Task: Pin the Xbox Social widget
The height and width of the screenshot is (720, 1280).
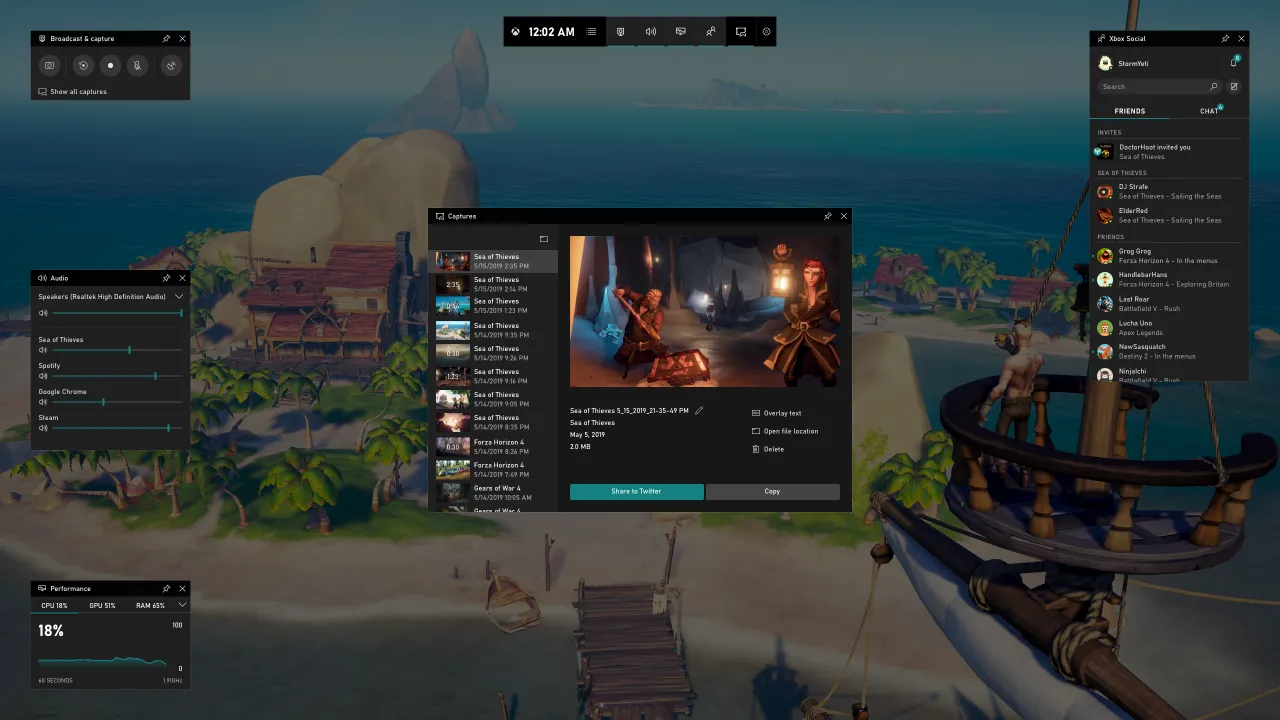Action: click(x=1225, y=38)
